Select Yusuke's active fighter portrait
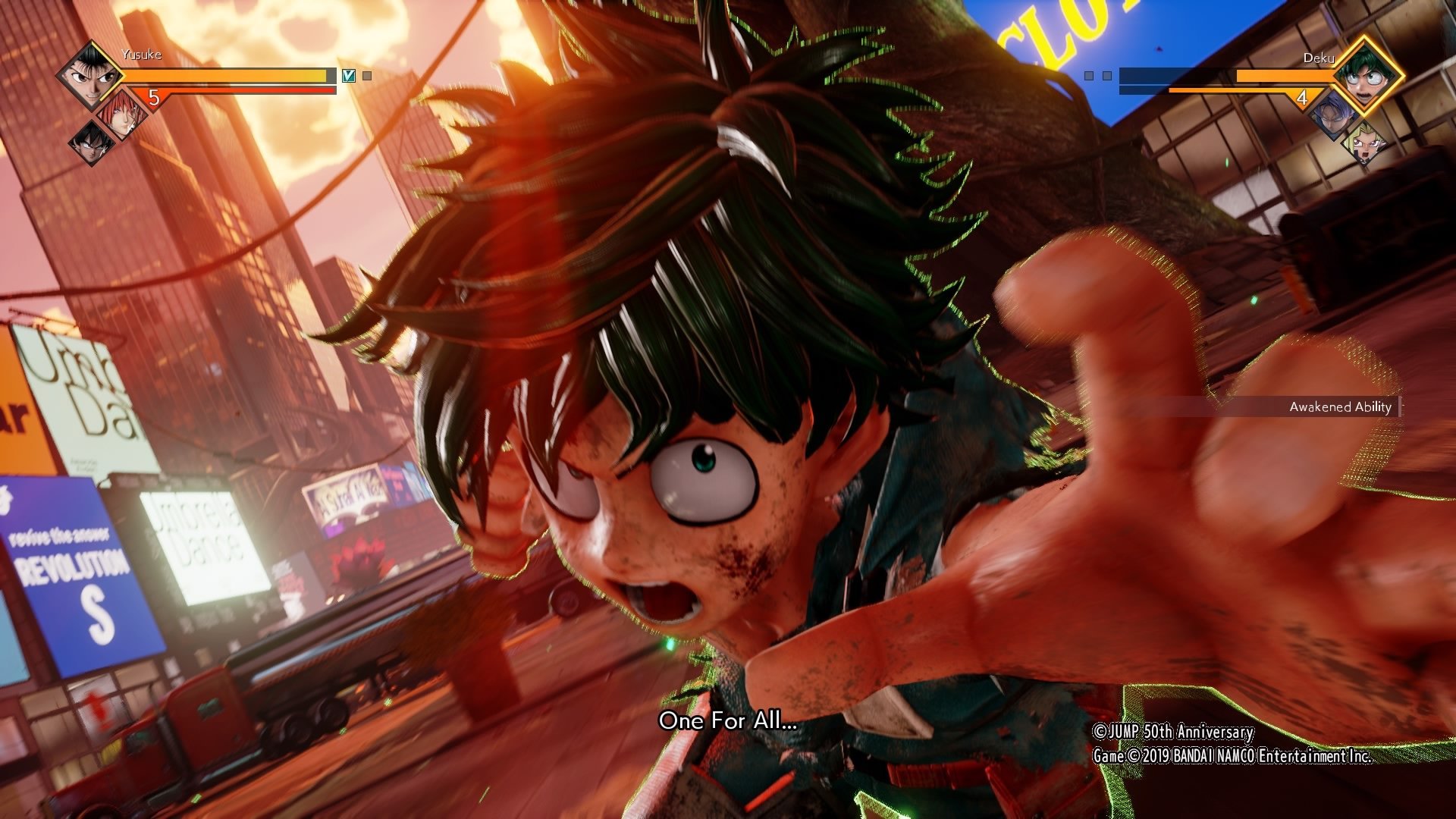Viewport: 1456px width, 819px height. 89,74
